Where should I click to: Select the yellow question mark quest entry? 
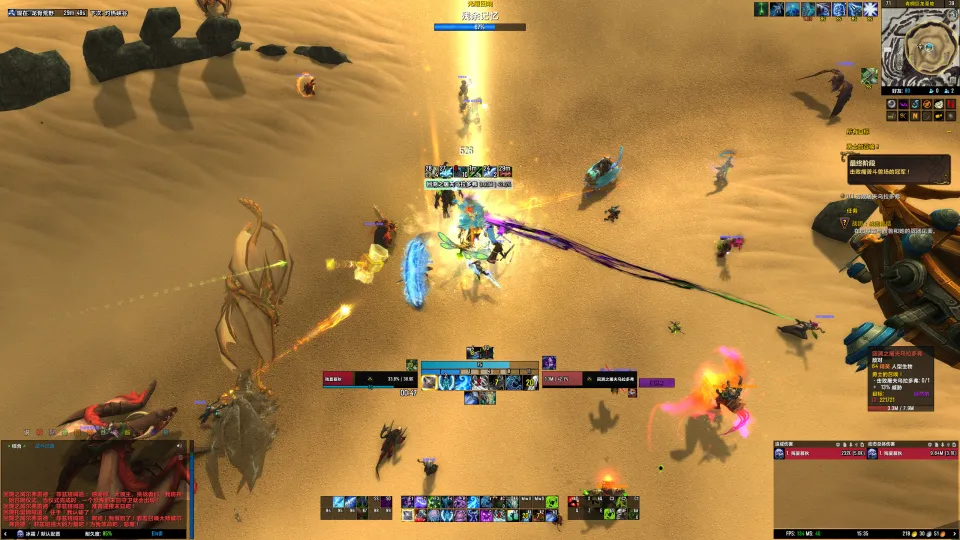pyautogui.click(x=844, y=222)
